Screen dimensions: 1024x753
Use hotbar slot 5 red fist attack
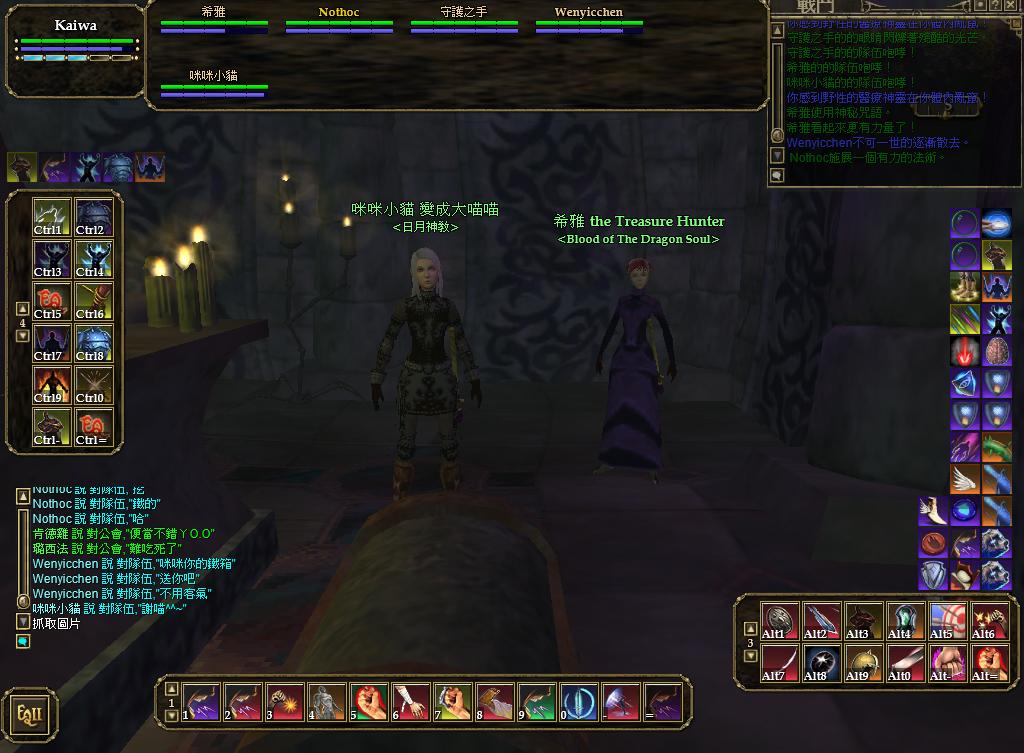(x=369, y=703)
